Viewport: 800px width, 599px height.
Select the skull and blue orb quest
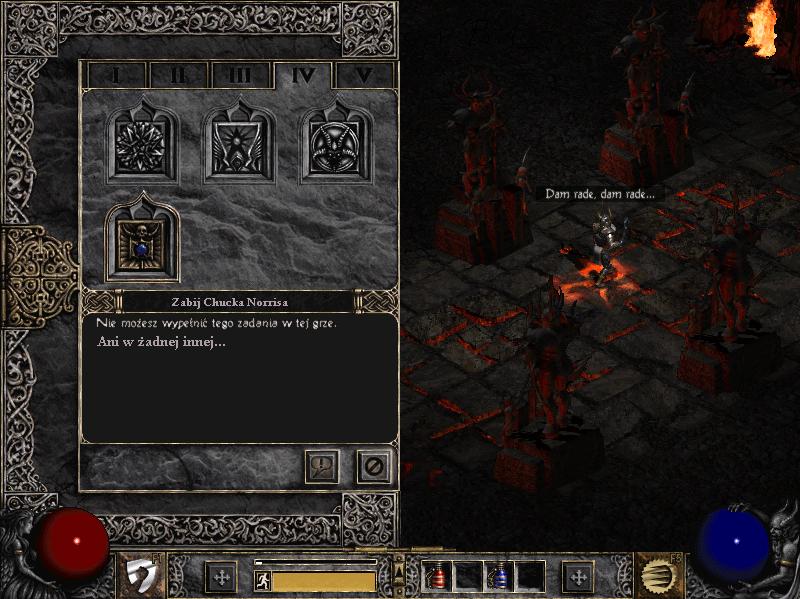pos(142,242)
